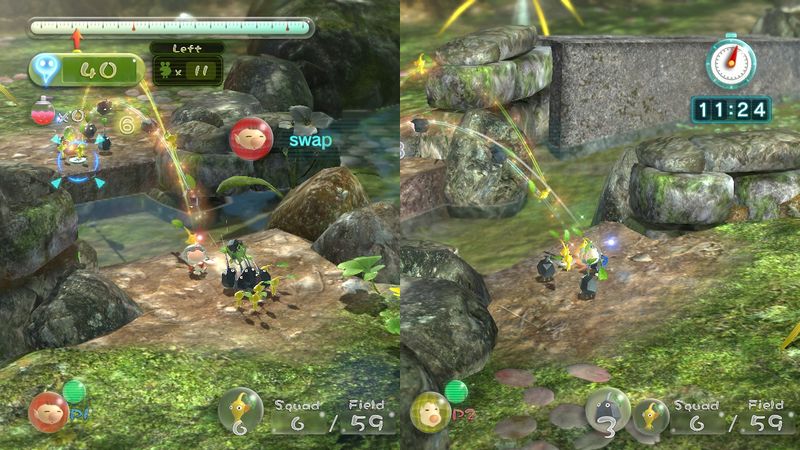
Task: Click the P2 captain portrait
Action: click(430, 411)
